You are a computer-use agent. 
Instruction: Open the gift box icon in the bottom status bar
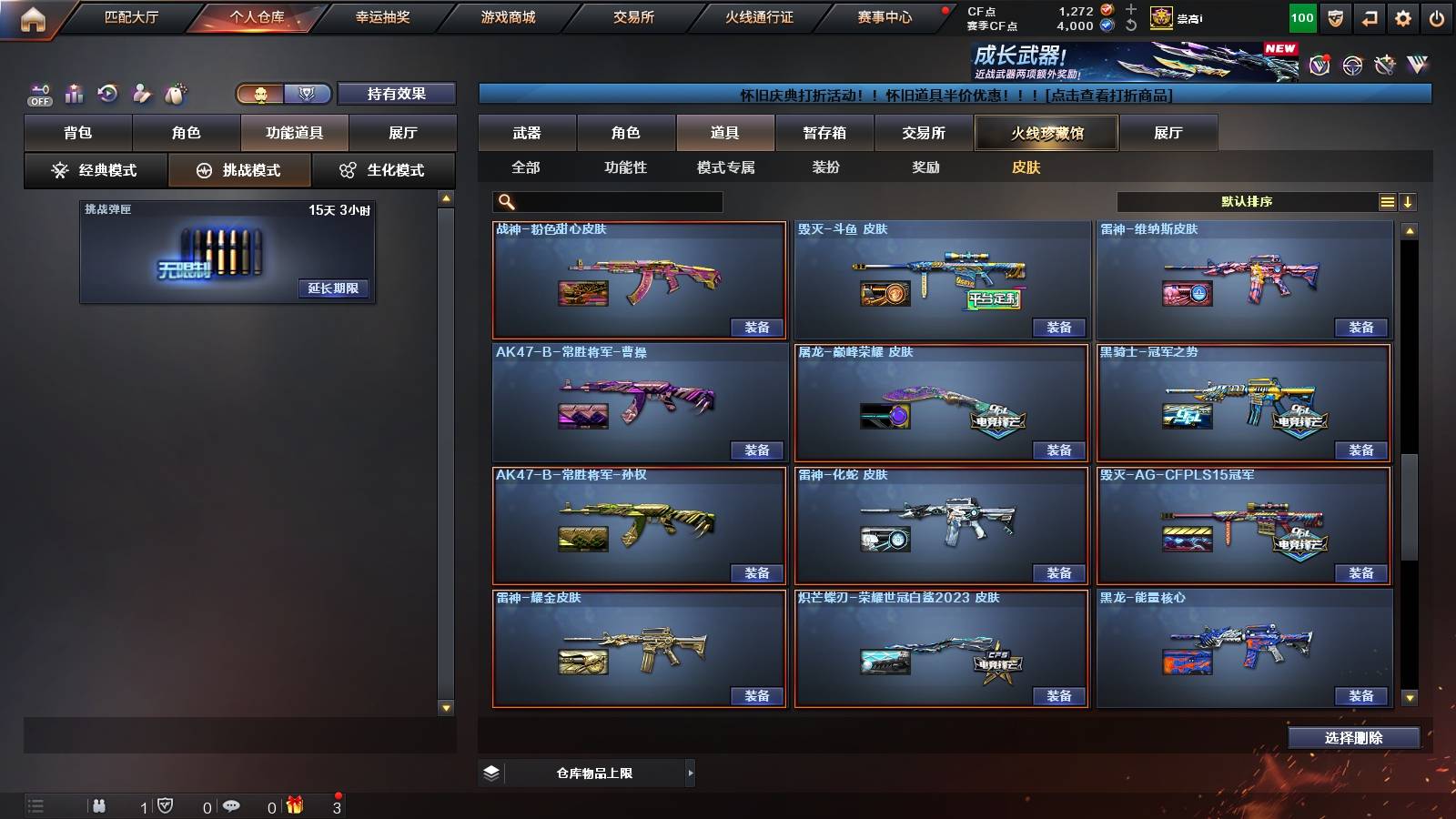click(293, 805)
